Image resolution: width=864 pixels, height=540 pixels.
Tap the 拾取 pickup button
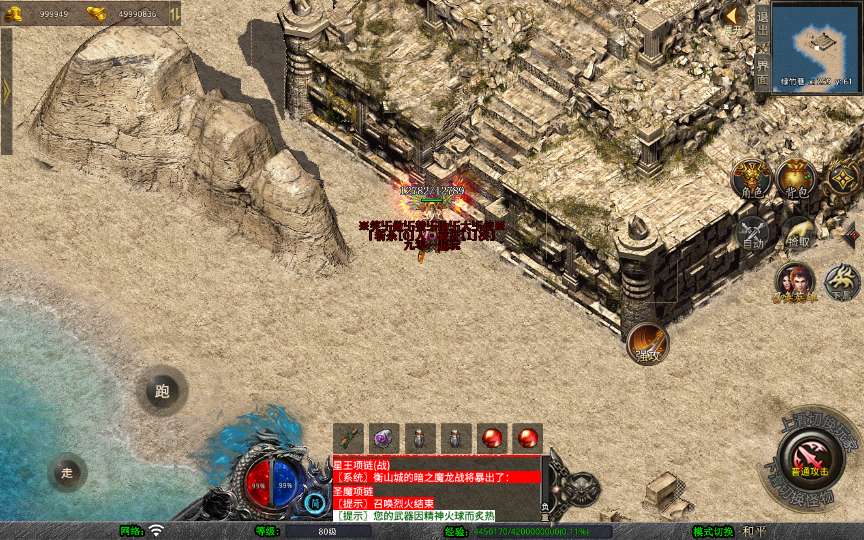pos(797,234)
